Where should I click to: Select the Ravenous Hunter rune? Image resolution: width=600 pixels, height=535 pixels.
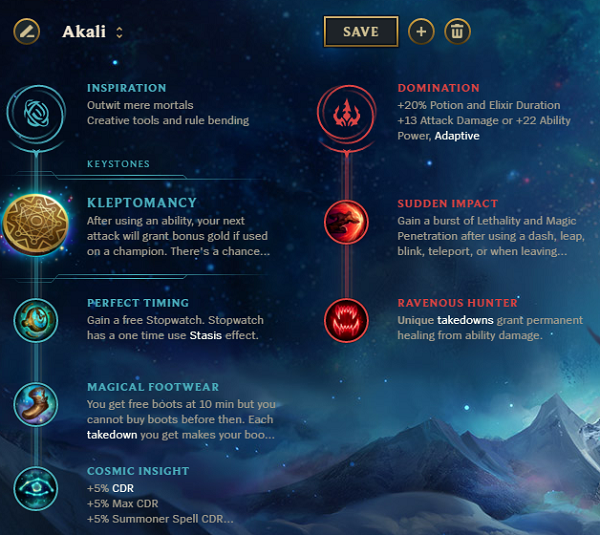pyautogui.click(x=345, y=320)
